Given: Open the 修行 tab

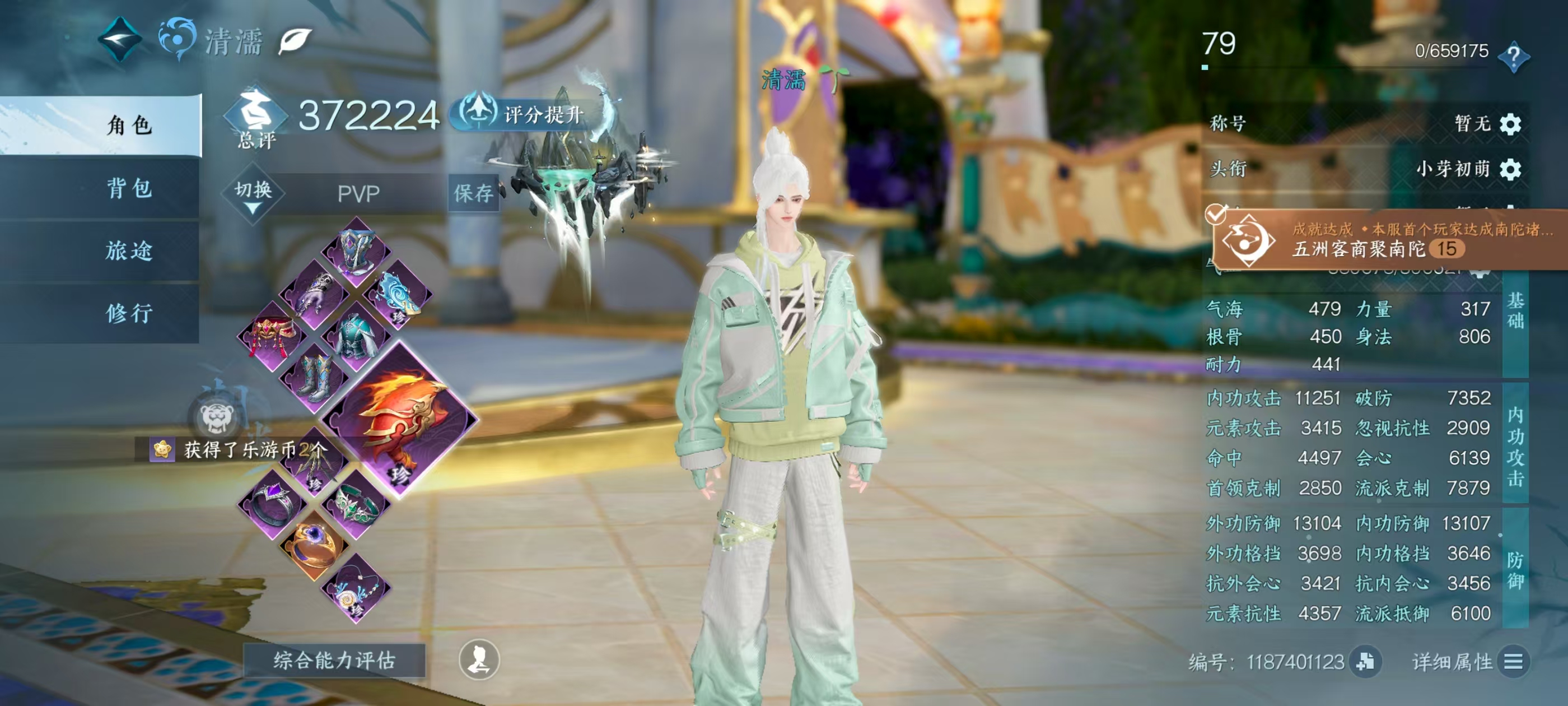Looking at the screenshot, I should point(128,314).
